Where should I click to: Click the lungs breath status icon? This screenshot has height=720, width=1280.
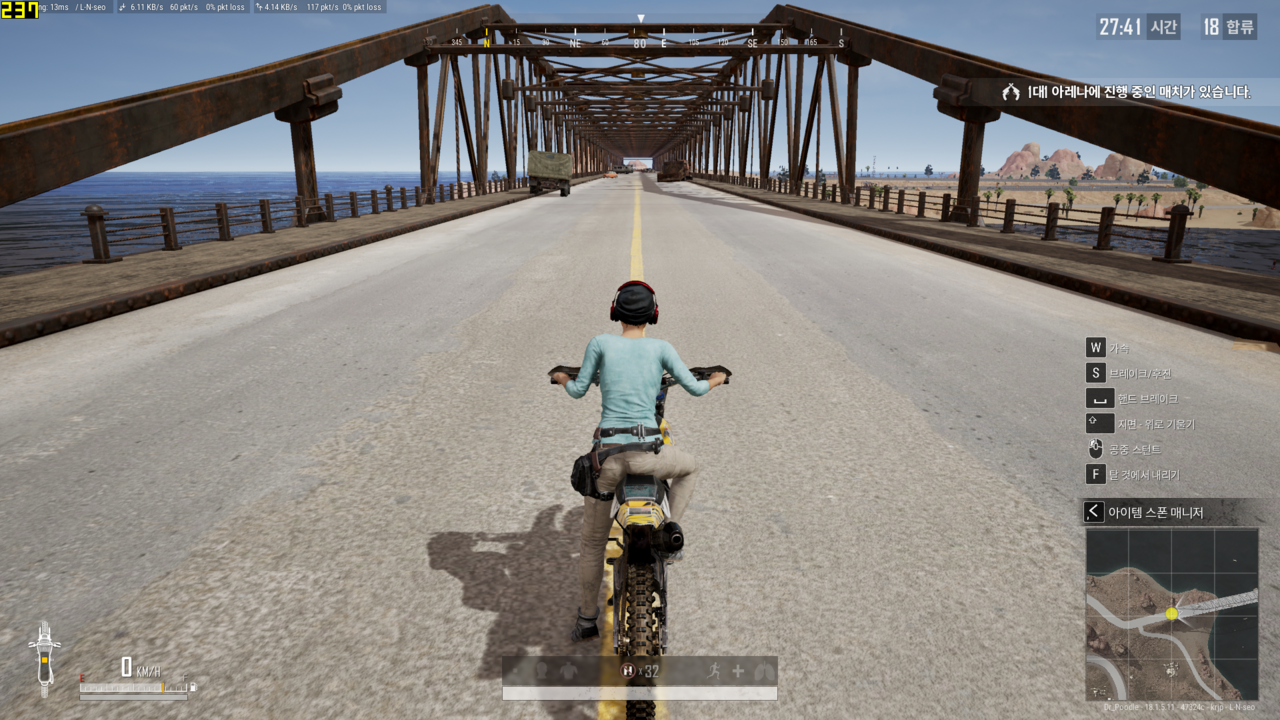[763, 671]
